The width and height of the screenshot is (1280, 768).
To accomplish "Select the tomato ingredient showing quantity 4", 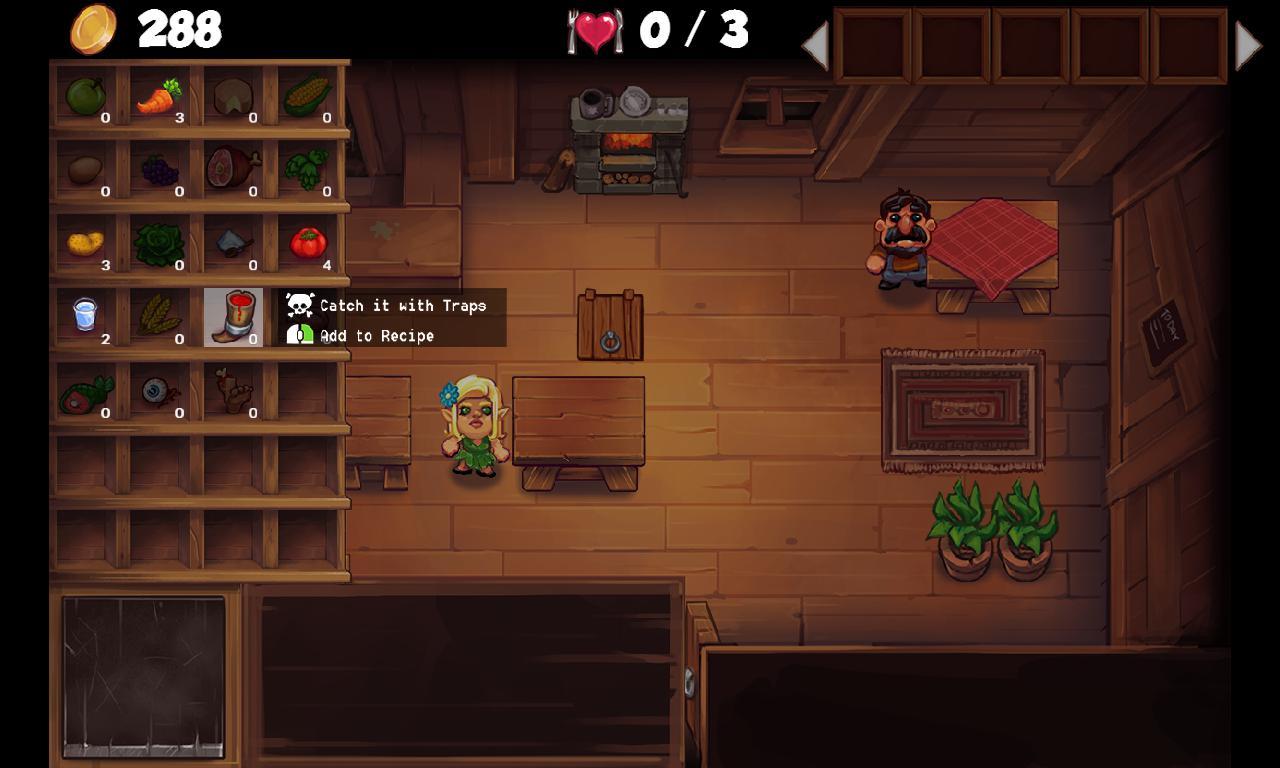I will (310, 240).
